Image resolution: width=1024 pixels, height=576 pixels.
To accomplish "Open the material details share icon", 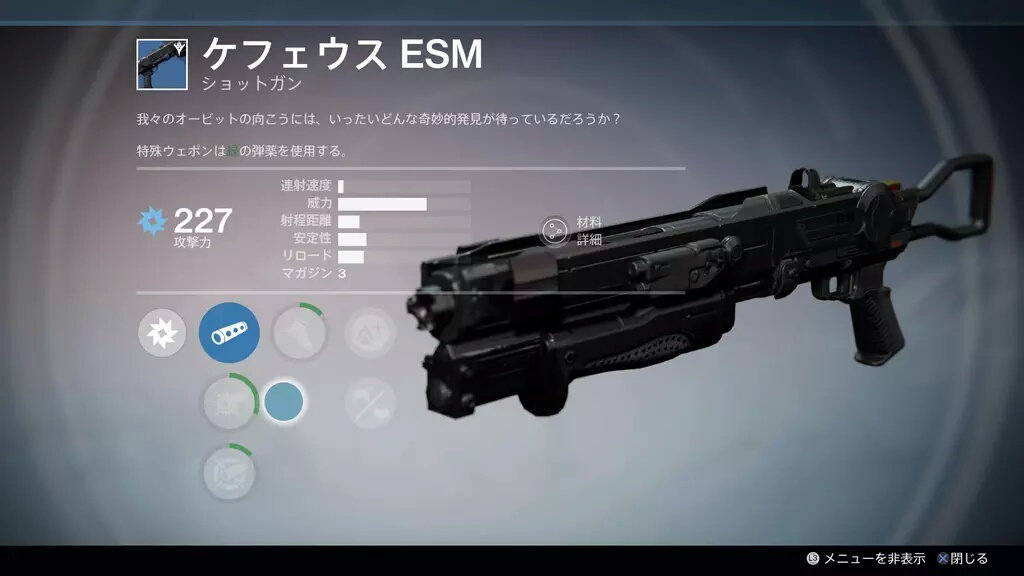I will tap(553, 231).
